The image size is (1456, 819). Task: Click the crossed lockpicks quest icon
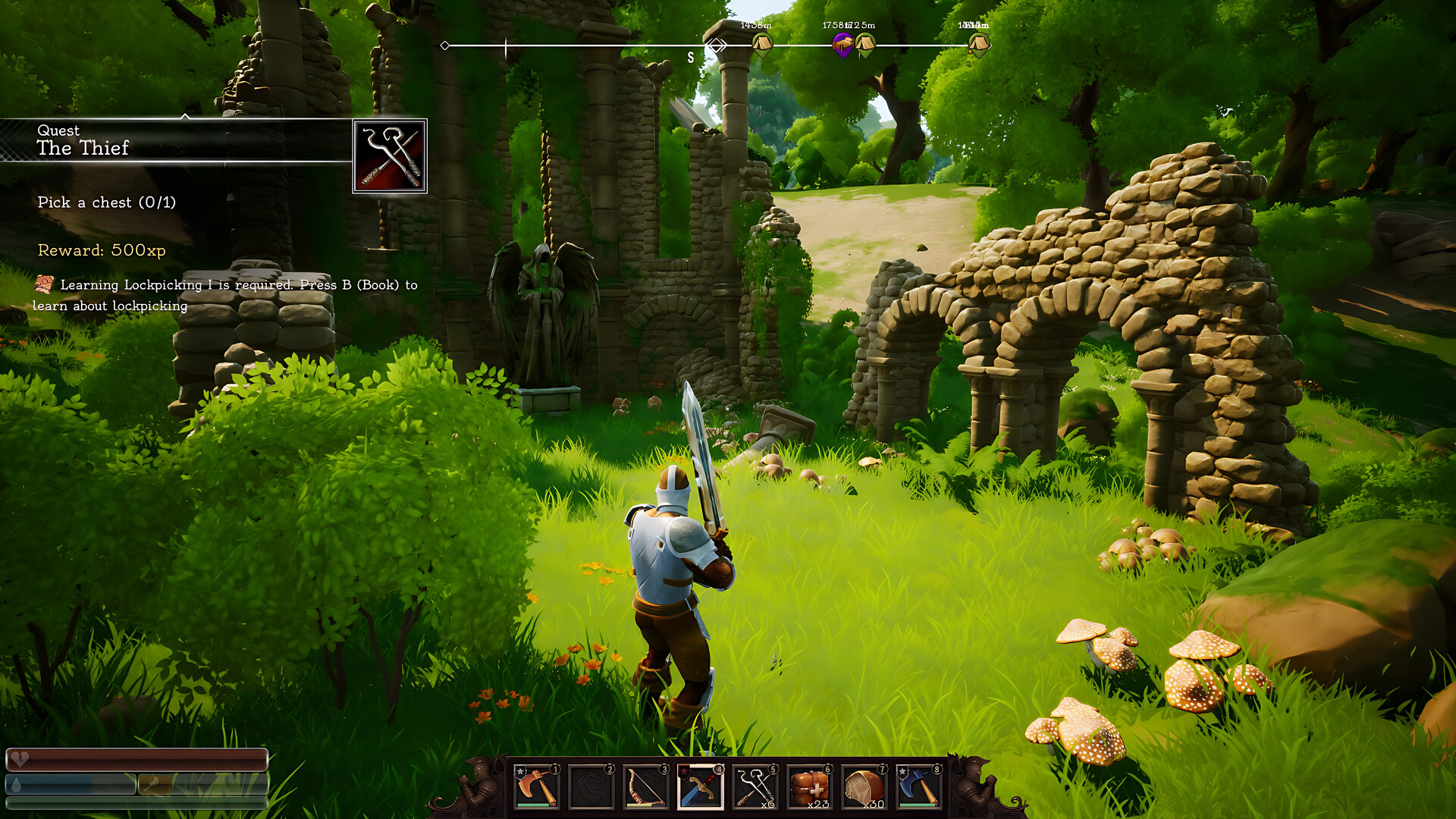(390, 156)
